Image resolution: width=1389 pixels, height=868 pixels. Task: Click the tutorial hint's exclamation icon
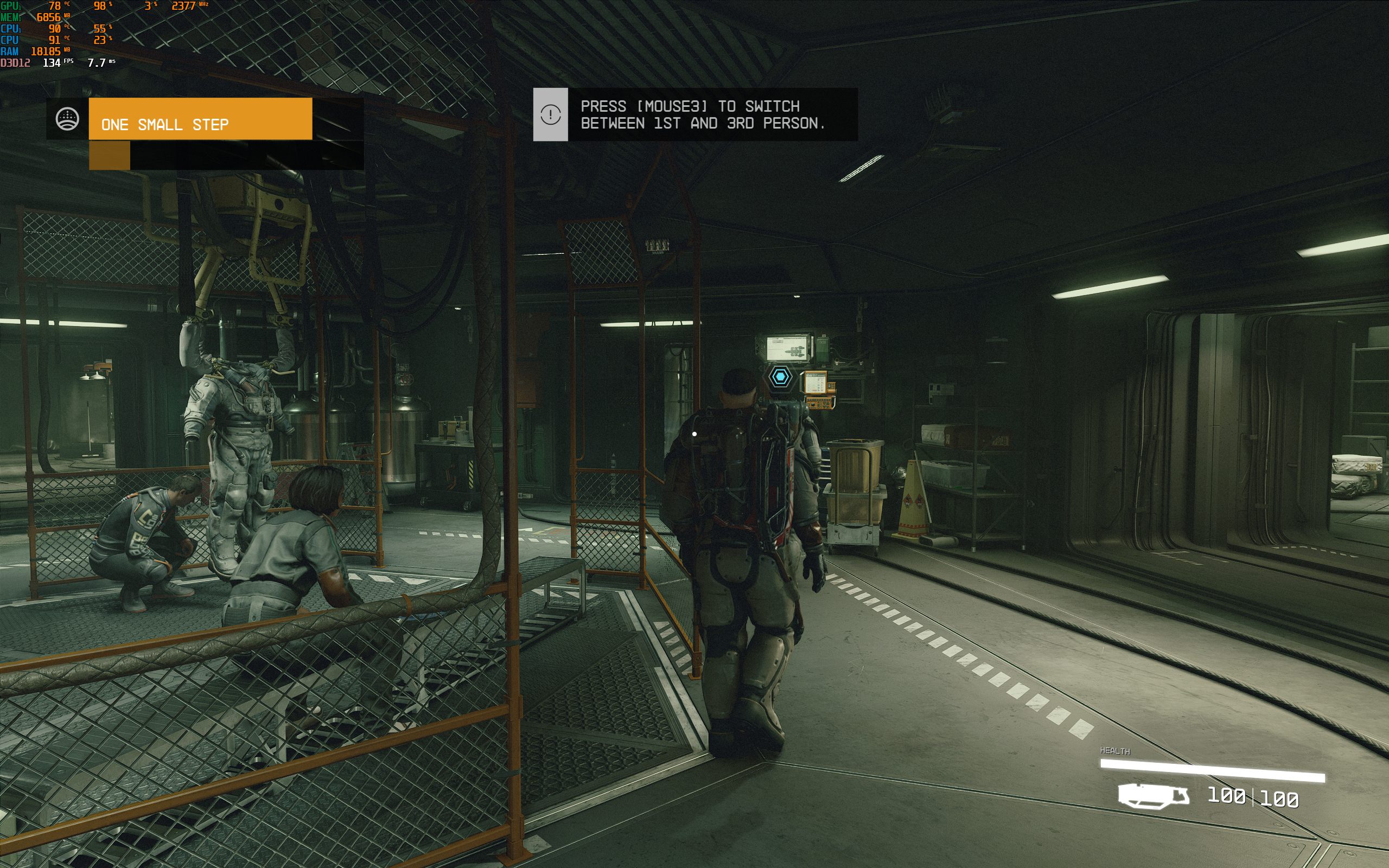(x=550, y=114)
